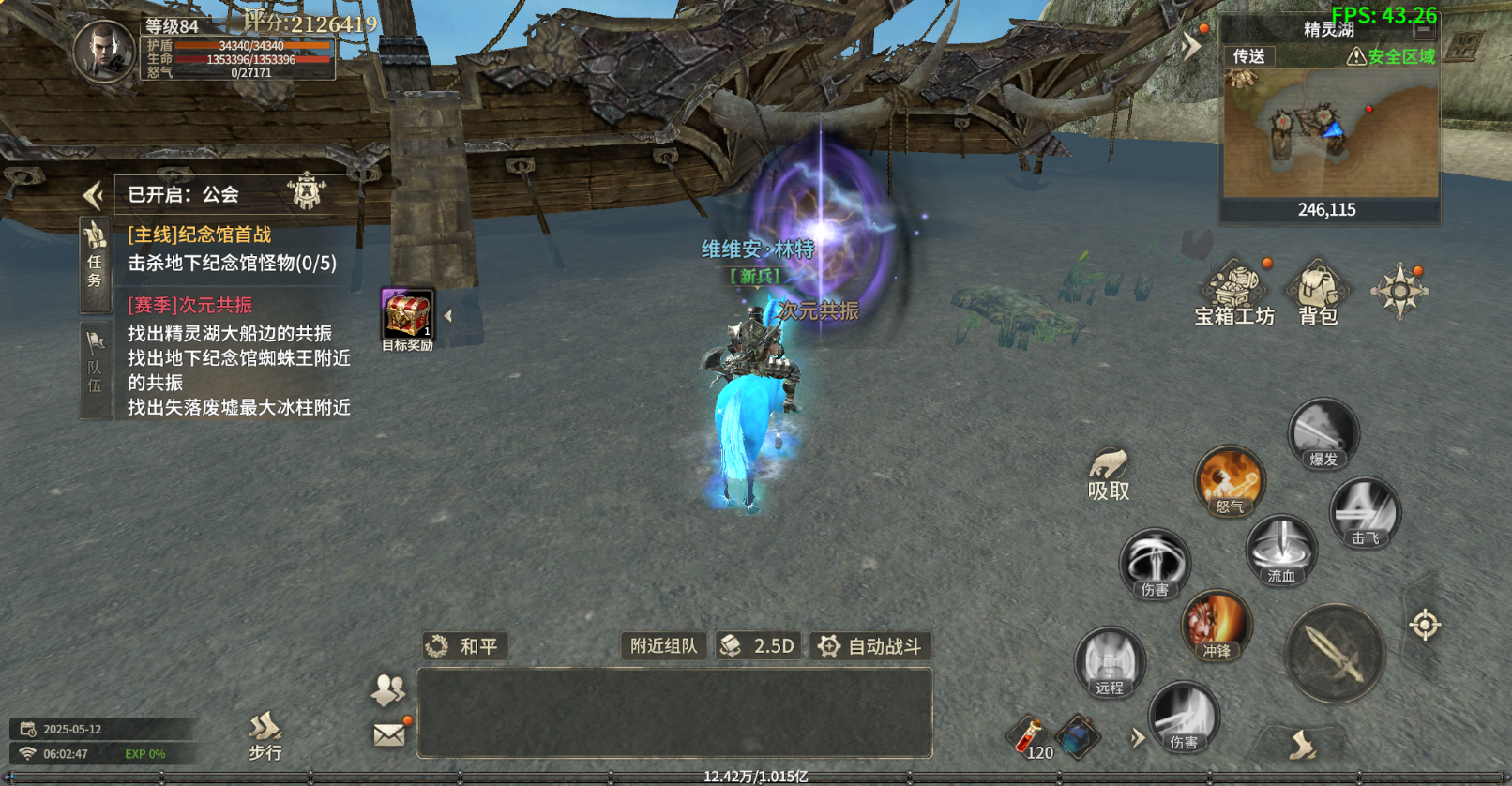
Task: Claim the 目标奖励 treasure chest
Action: (x=407, y=317)
